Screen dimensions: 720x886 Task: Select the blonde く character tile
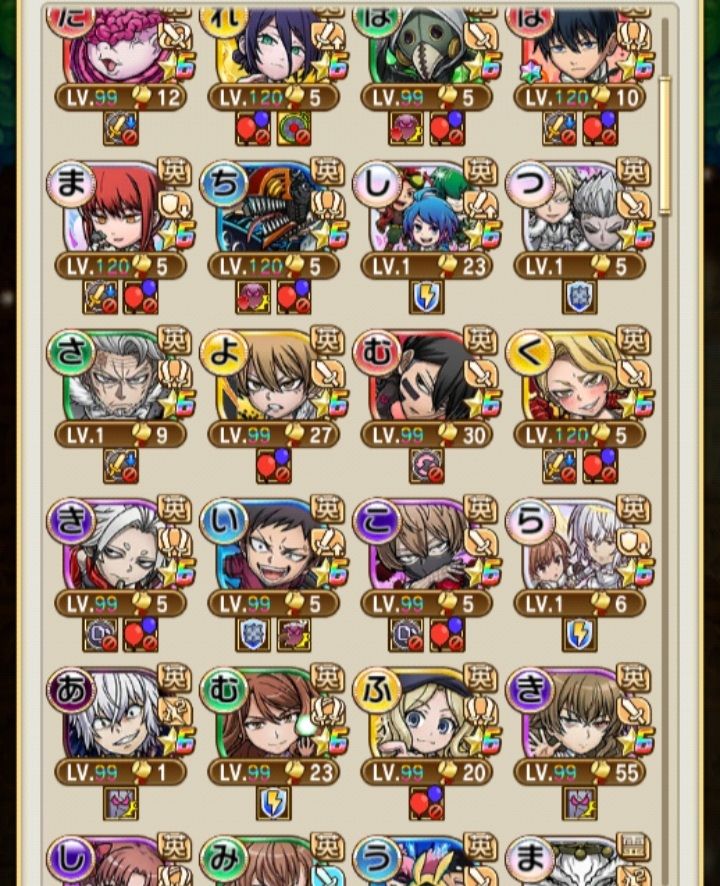click(x=579, y=378)
